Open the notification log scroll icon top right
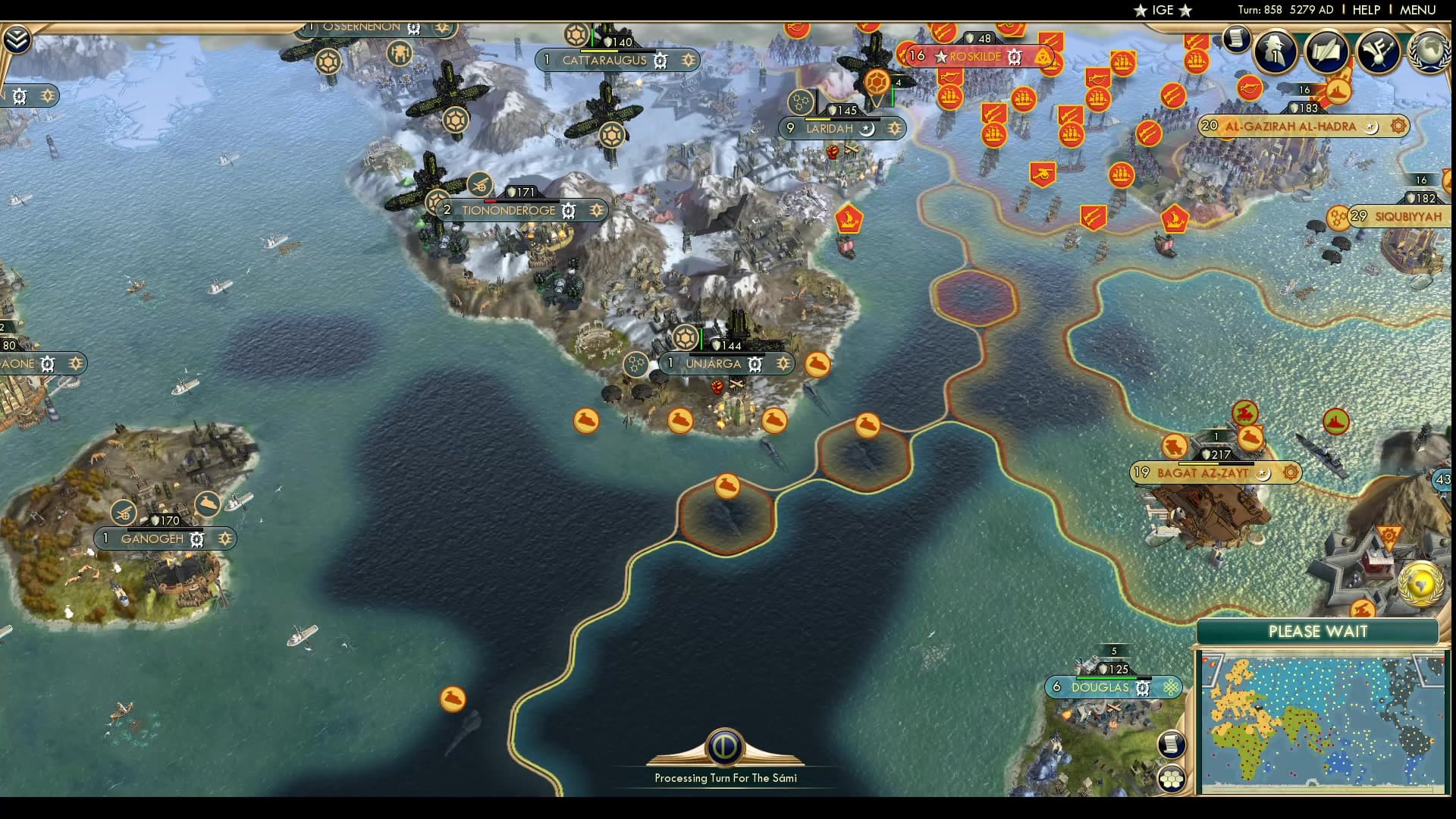1456x819 pixels. click(x=1238, y=39)
